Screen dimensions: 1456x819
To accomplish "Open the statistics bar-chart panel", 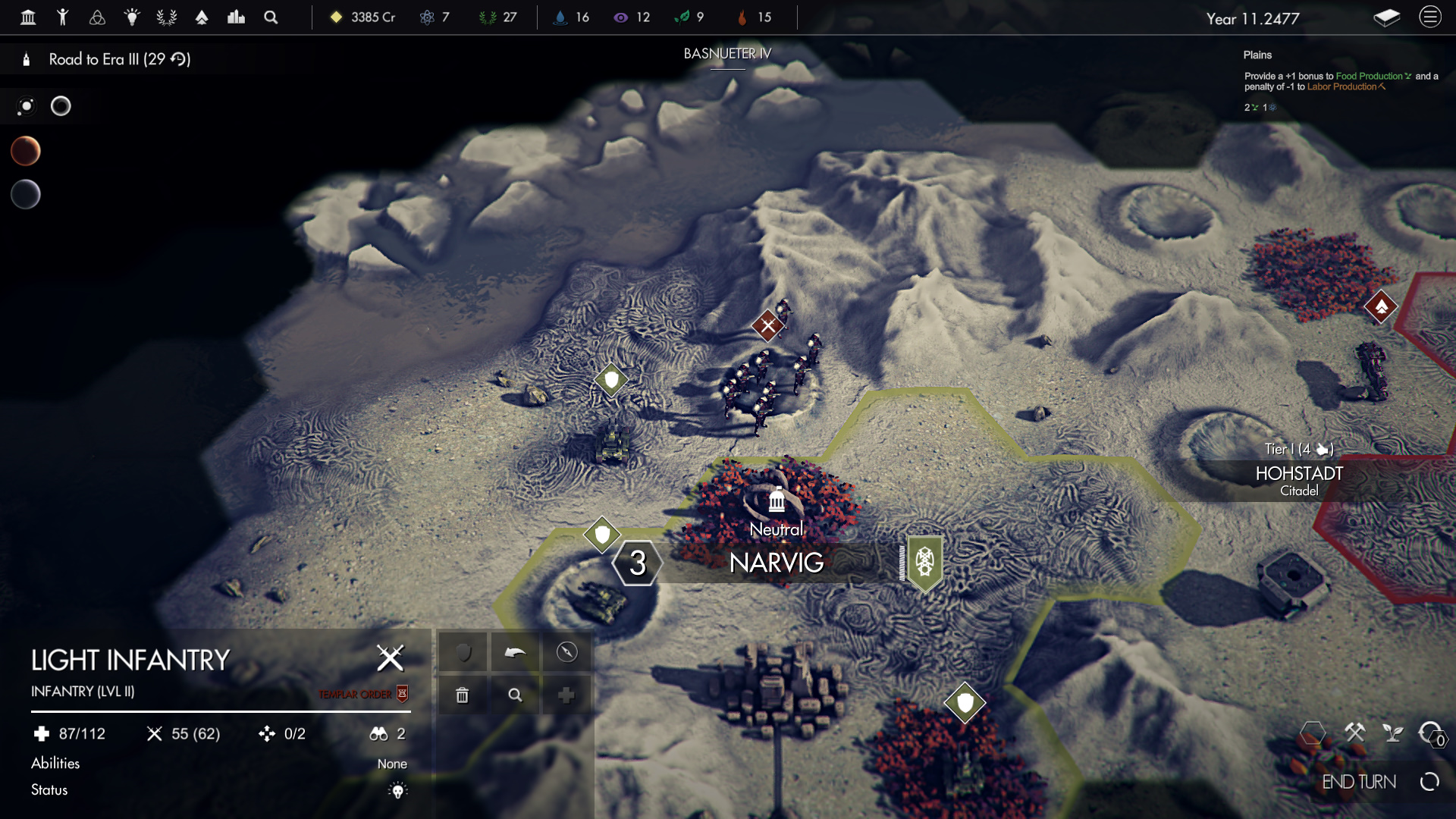I will click(x=237, y=17).
